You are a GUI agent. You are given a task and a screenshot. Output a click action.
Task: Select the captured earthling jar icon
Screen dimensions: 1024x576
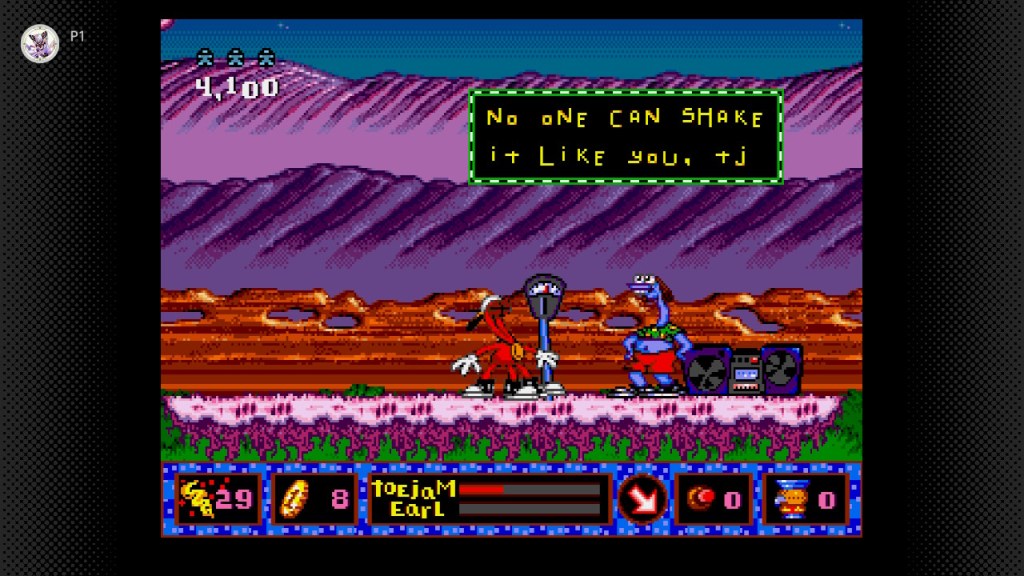pyautogui.click(x=788, y=498)
